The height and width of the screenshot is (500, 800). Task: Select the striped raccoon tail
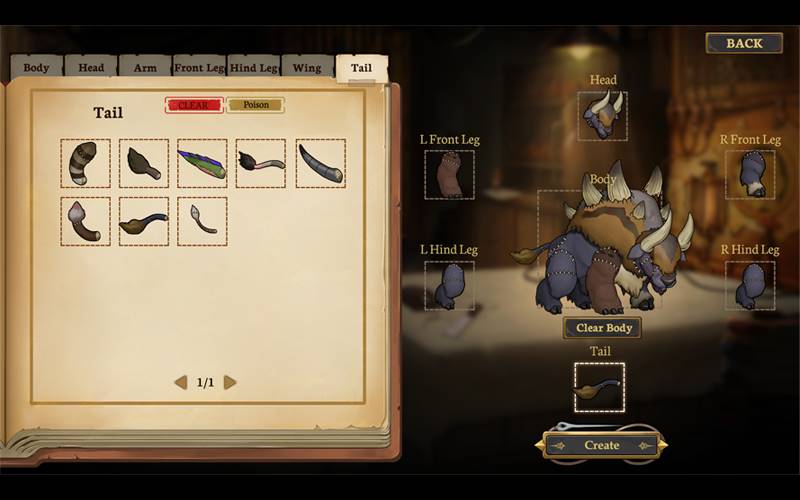(85, 163)
